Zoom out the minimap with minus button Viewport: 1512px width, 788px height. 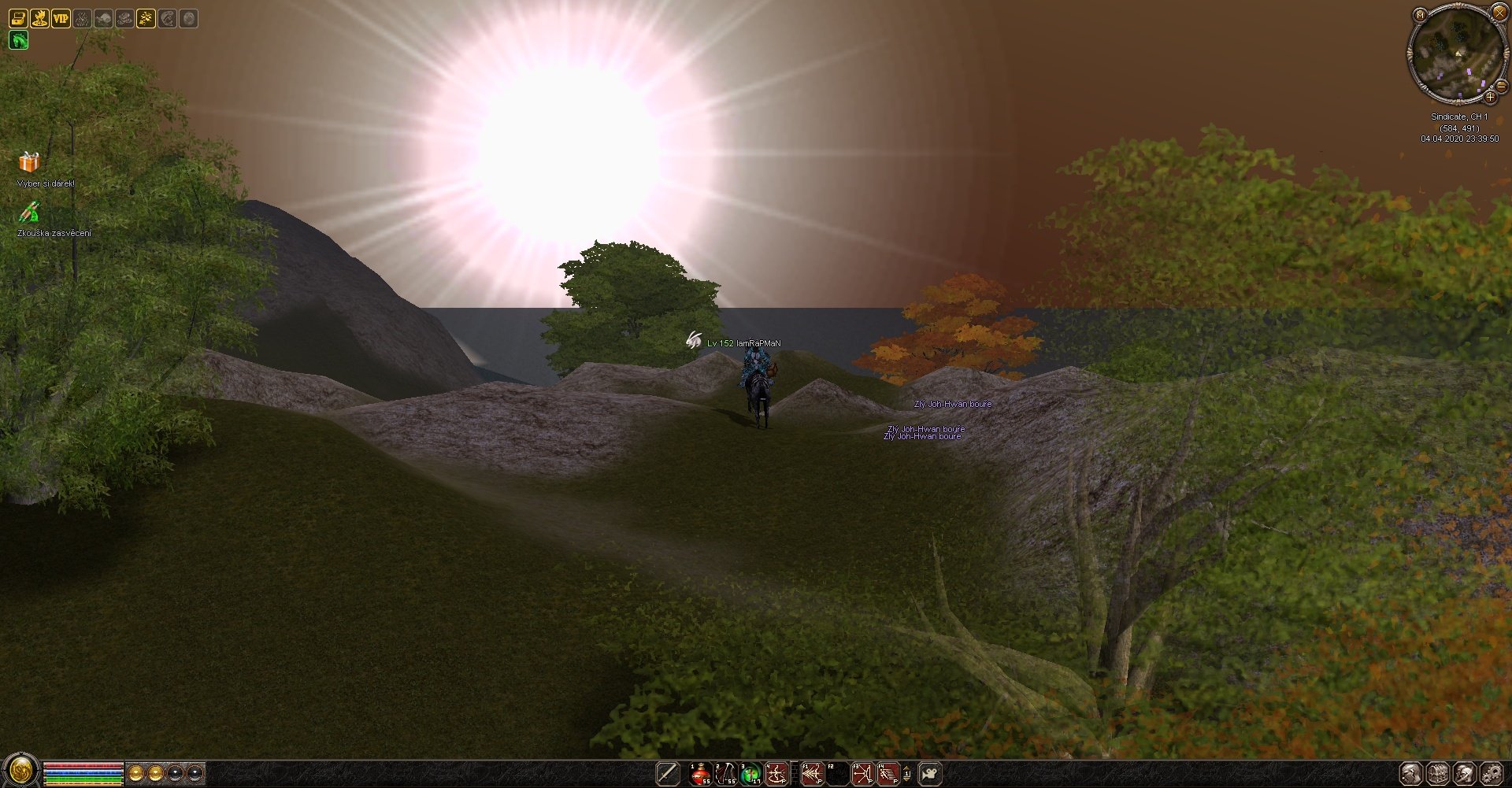coord(1501,86)
